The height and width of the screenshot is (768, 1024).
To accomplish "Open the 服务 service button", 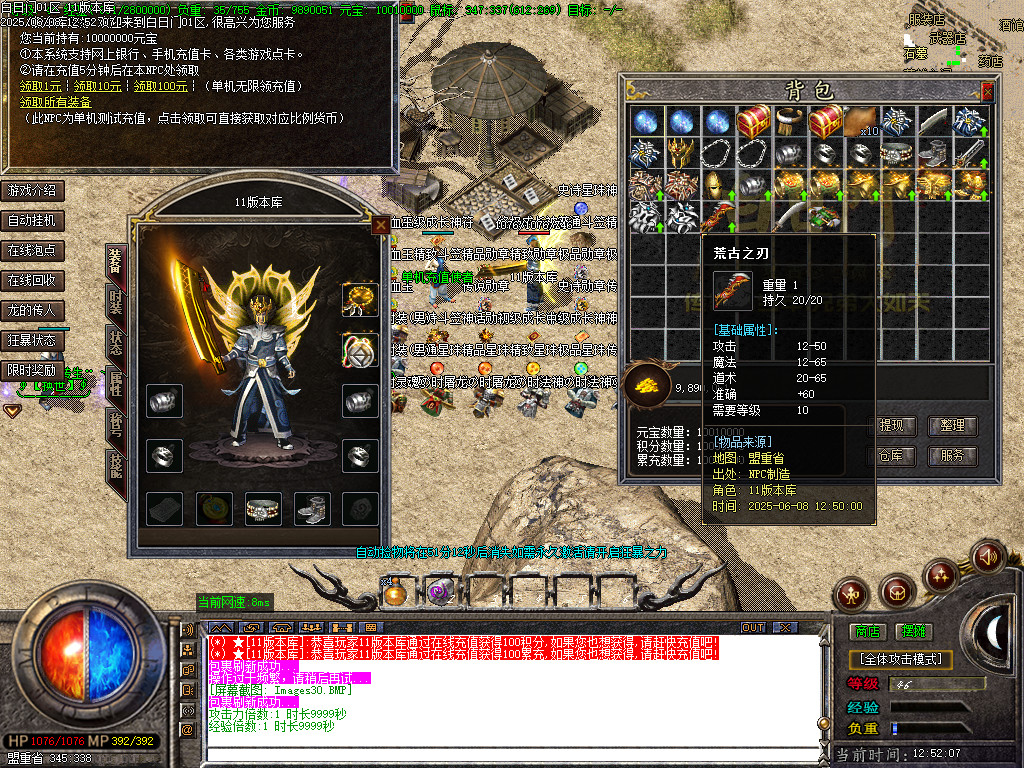I will [x=952, y=455].
